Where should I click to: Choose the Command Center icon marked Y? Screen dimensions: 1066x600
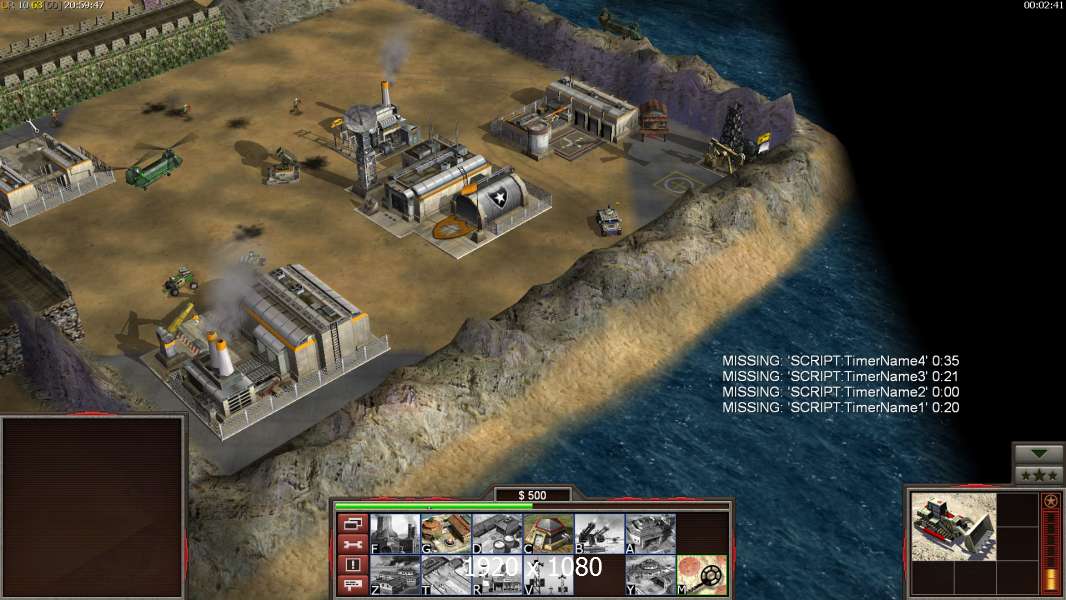[x=650, y=575]
